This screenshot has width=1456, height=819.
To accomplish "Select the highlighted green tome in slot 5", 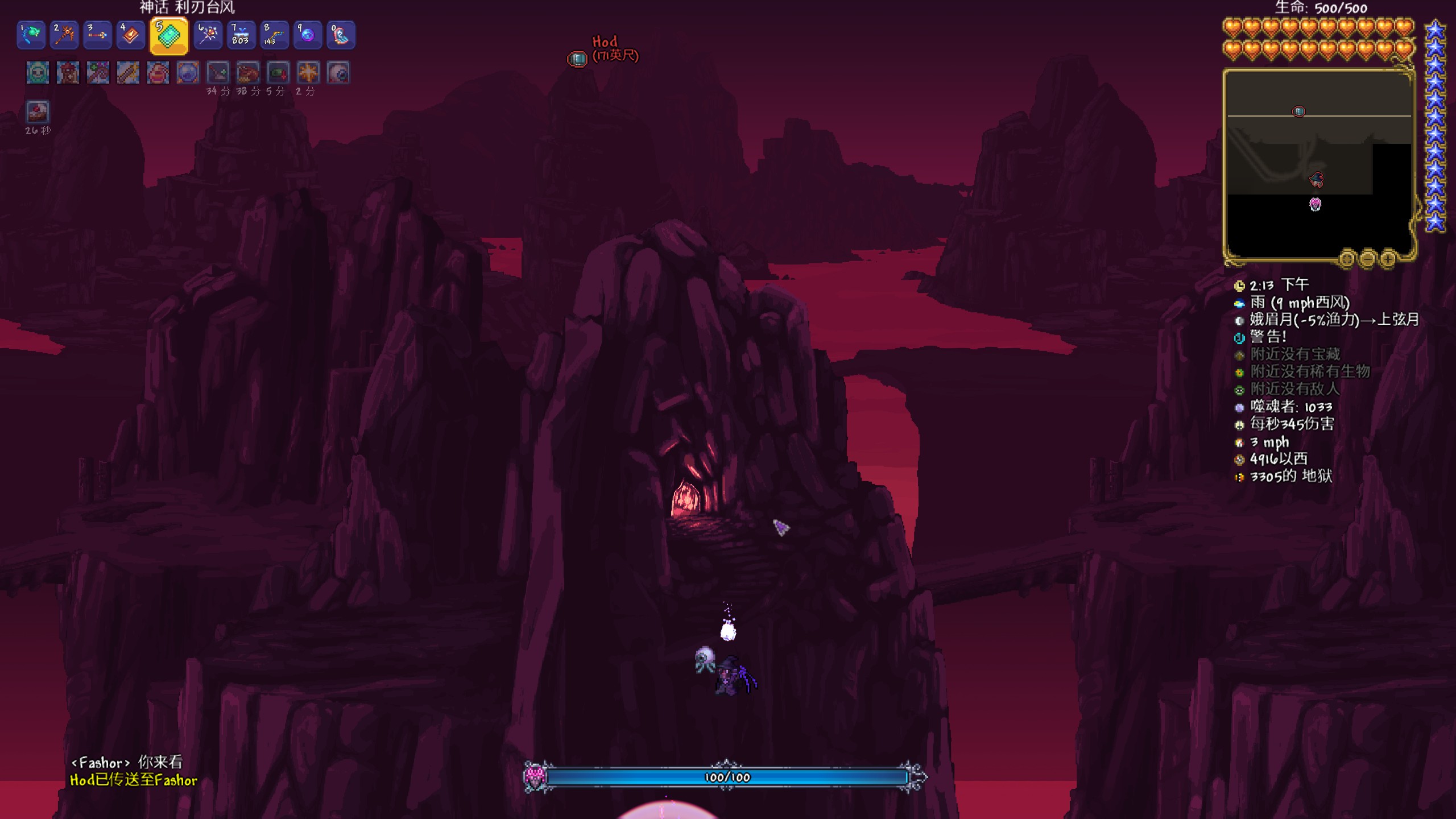I will [169, 36].
